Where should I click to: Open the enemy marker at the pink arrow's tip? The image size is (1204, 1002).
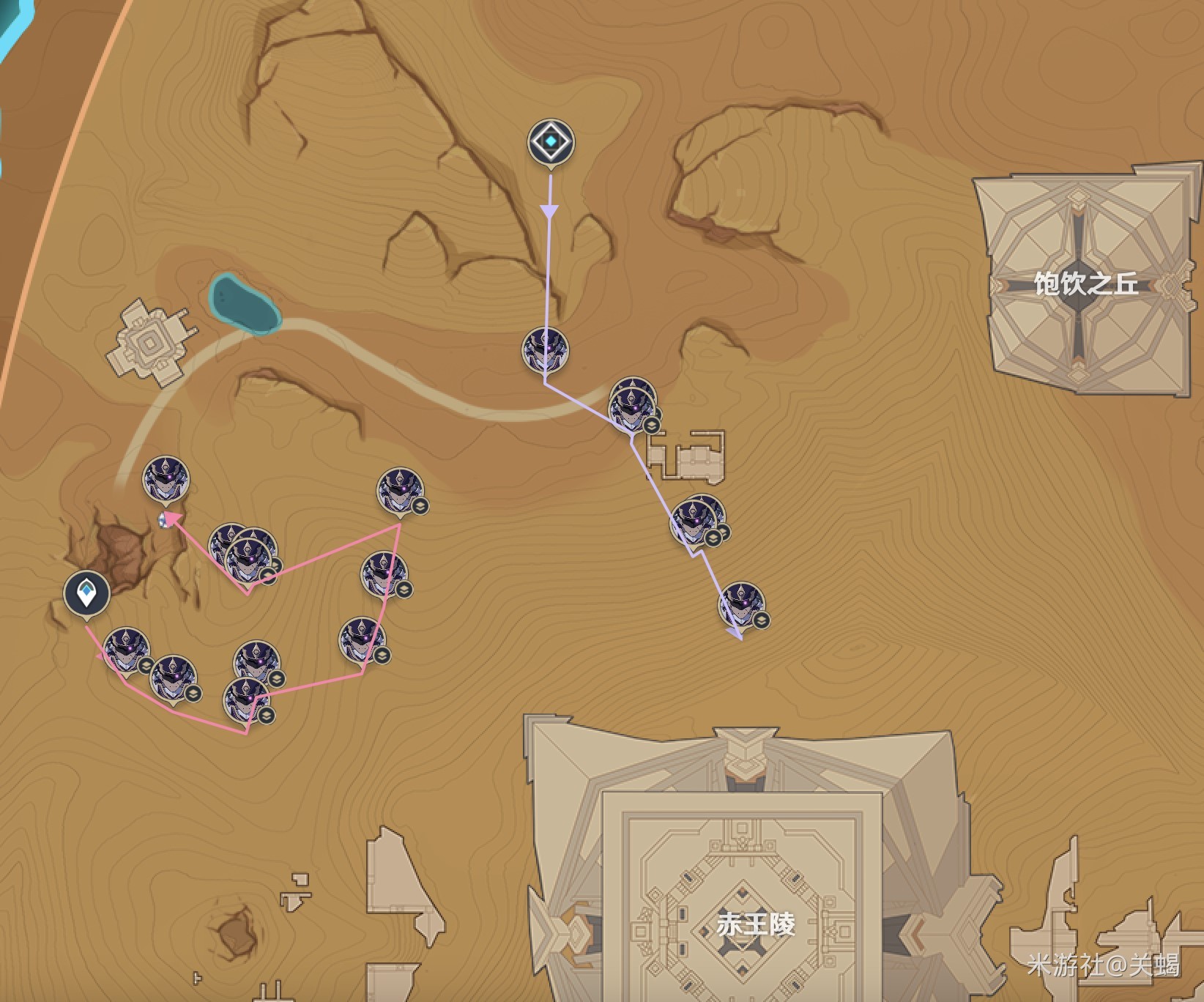[x=166, y=480]
